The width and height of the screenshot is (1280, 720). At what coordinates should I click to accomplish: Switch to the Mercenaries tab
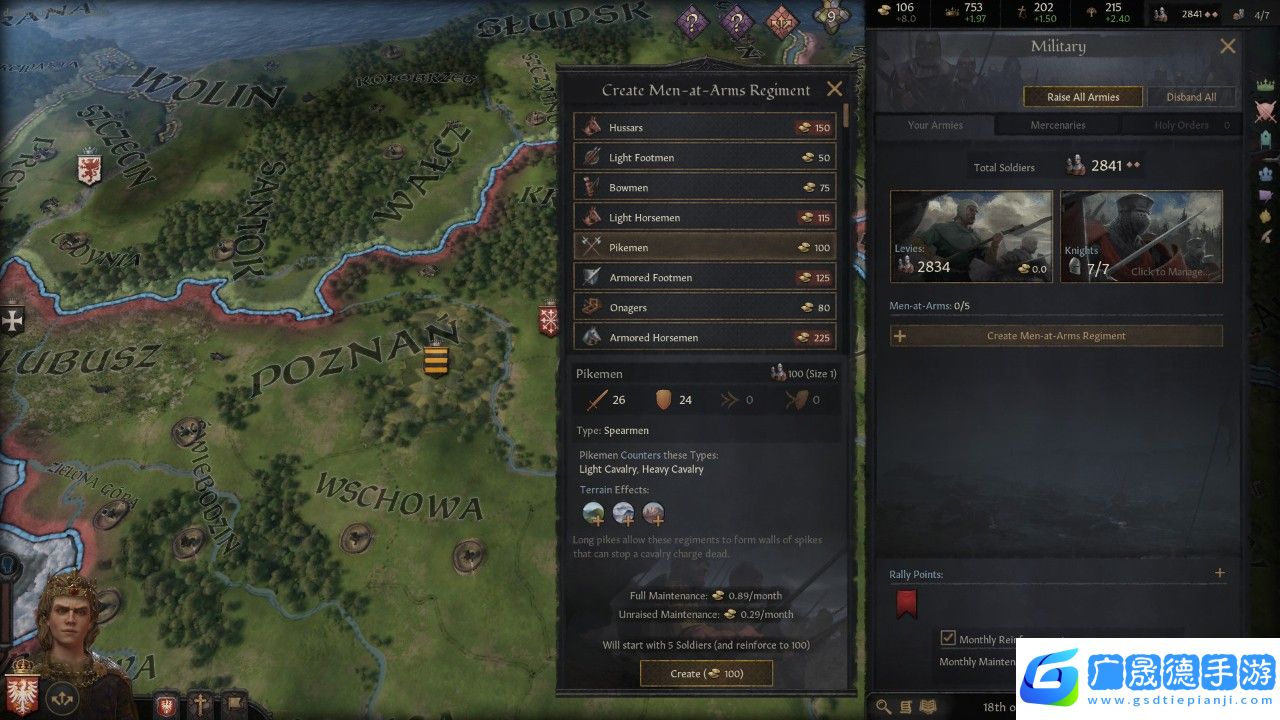click(1058, 125)
